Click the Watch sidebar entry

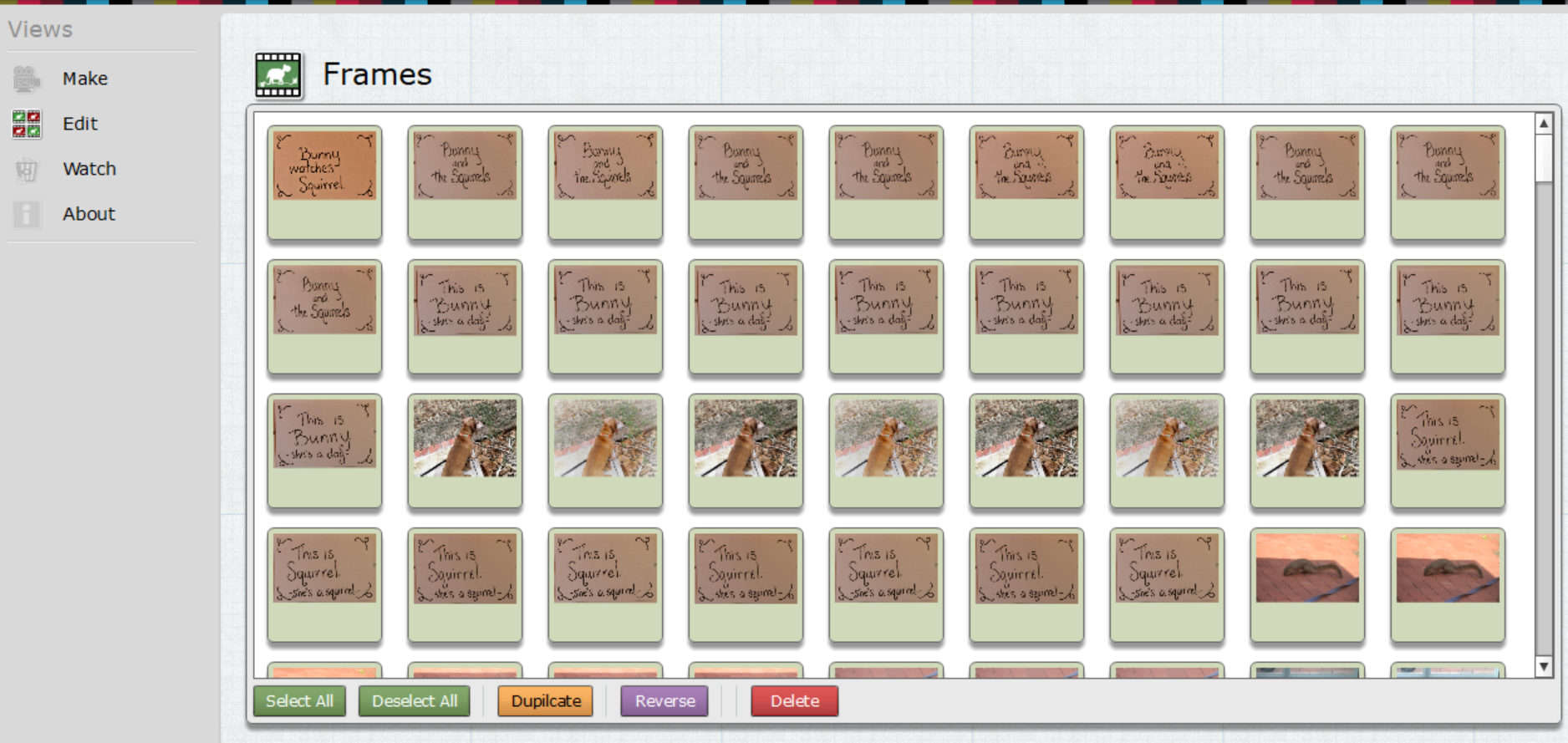tap(89, 168)
